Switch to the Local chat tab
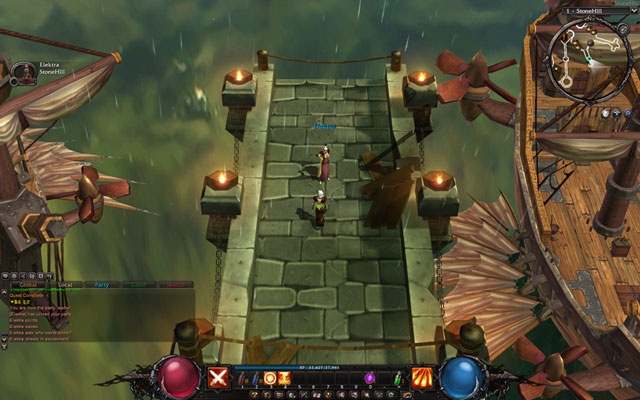640x400 pixels. [x=64, y=285]
